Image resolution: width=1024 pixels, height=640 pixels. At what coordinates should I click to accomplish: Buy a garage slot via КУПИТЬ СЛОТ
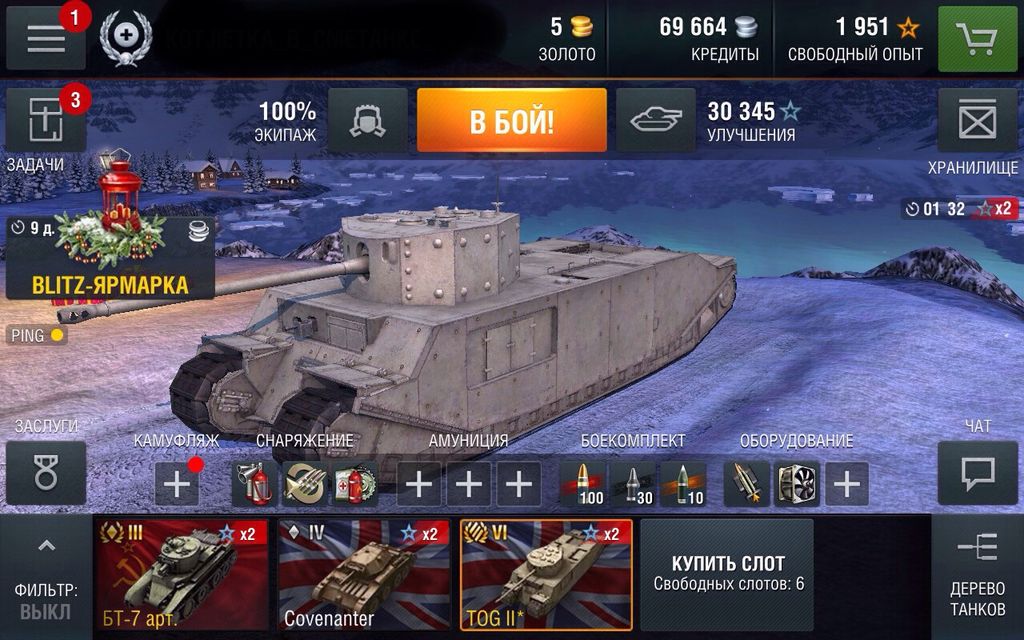click(727, 573)
